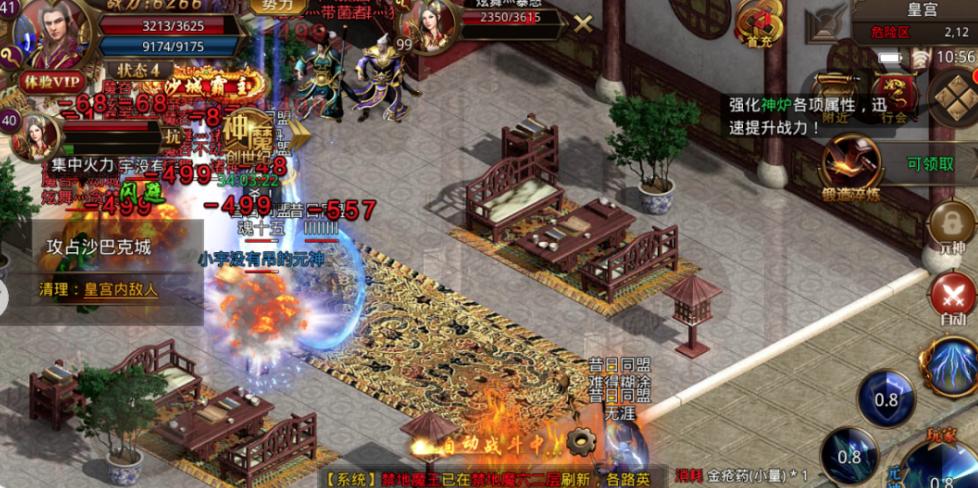Open the 附近 nearby button

[833, 100]
